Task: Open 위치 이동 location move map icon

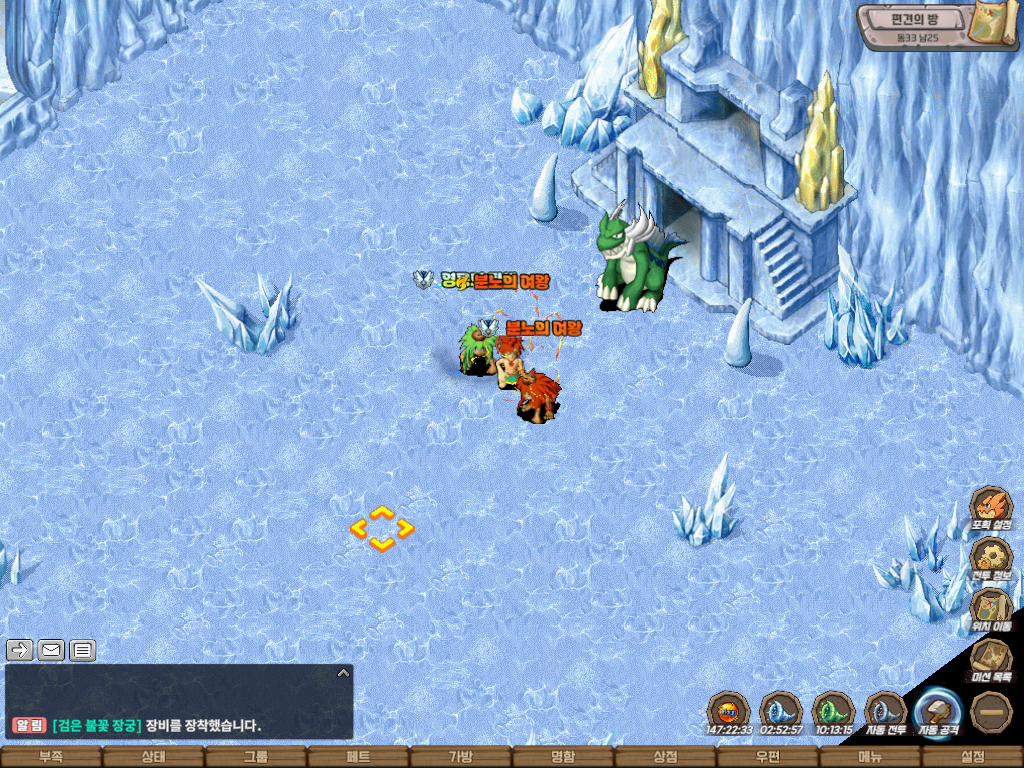Action: [x=991, y=607]
